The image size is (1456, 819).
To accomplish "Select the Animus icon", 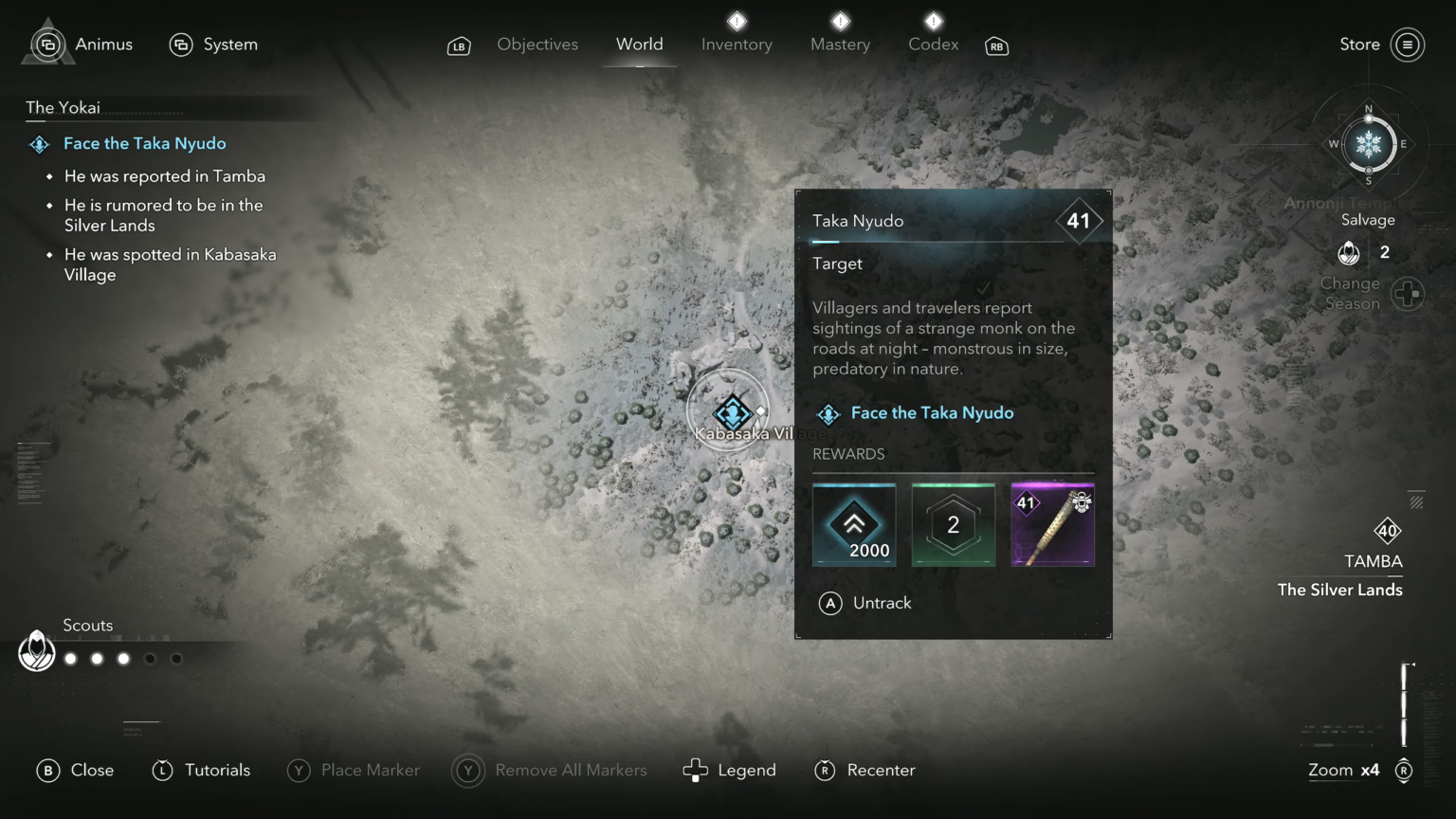I will (x=47, y=44).
